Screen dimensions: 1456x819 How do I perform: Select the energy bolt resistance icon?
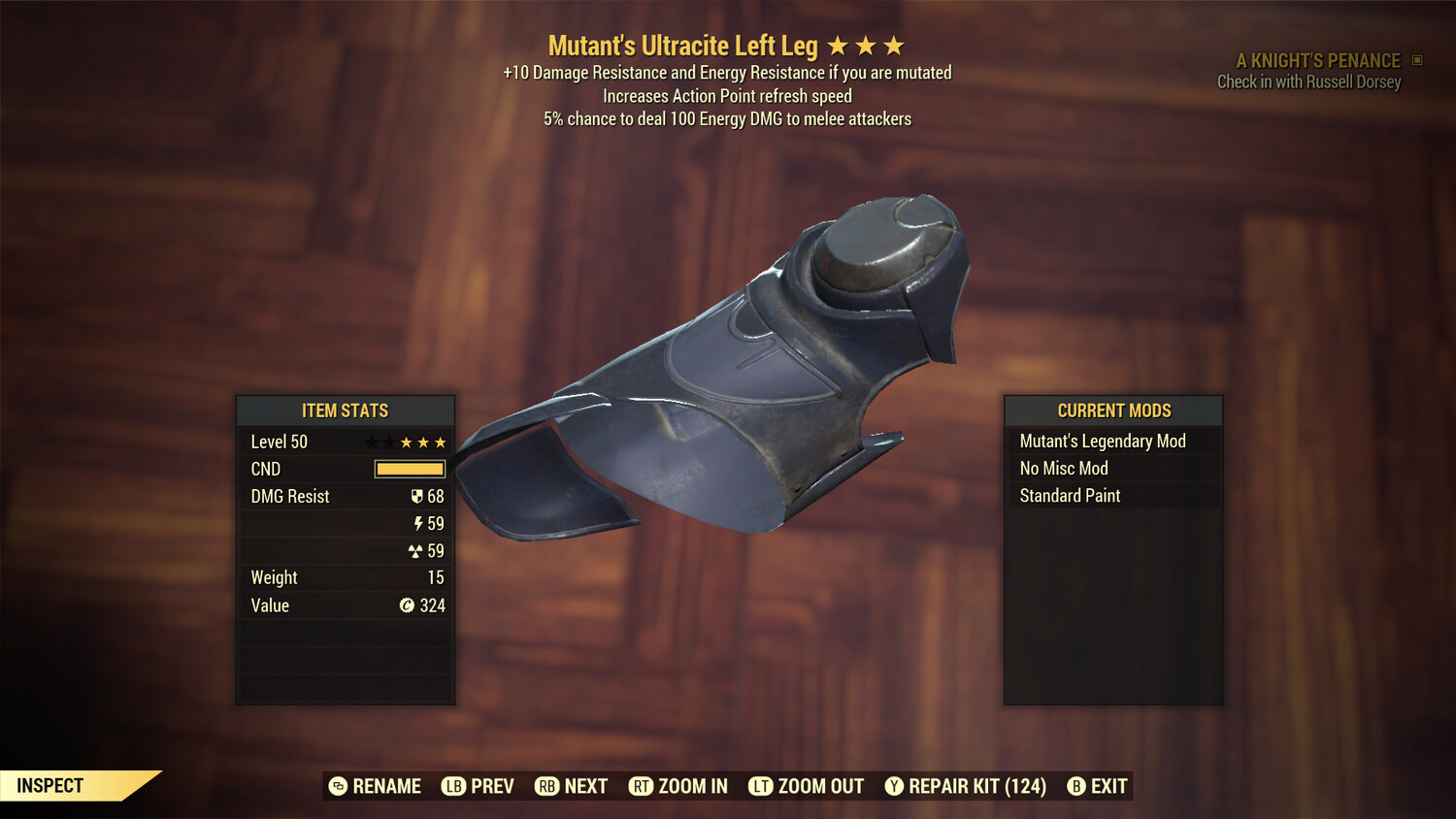click(x=419, y=523)
